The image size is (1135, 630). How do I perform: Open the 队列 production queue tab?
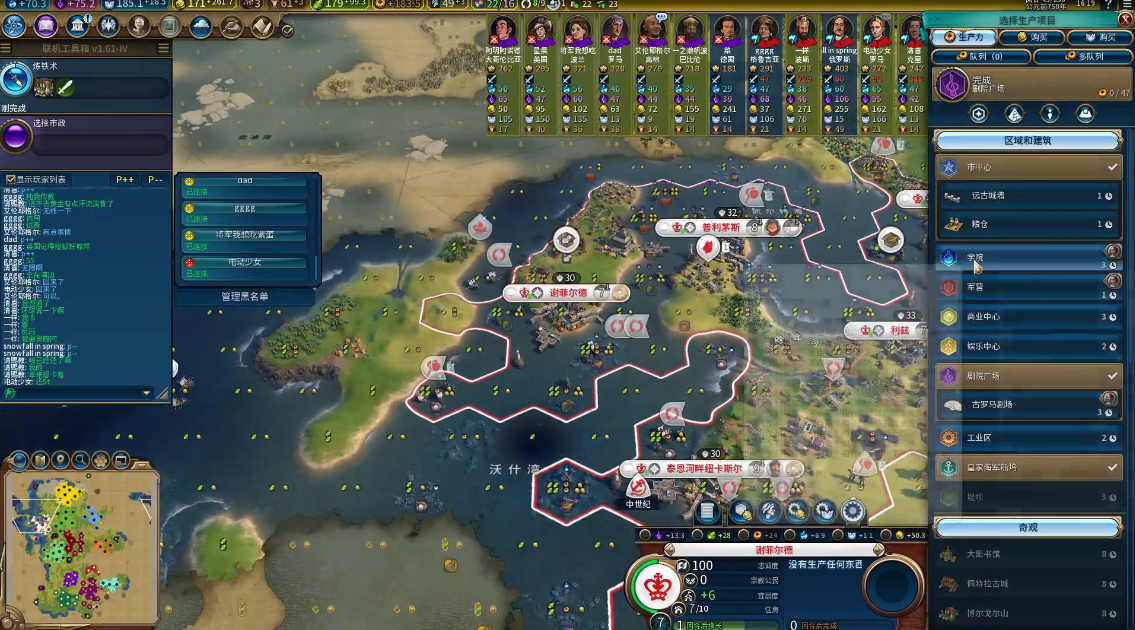[x=978, y=57]
